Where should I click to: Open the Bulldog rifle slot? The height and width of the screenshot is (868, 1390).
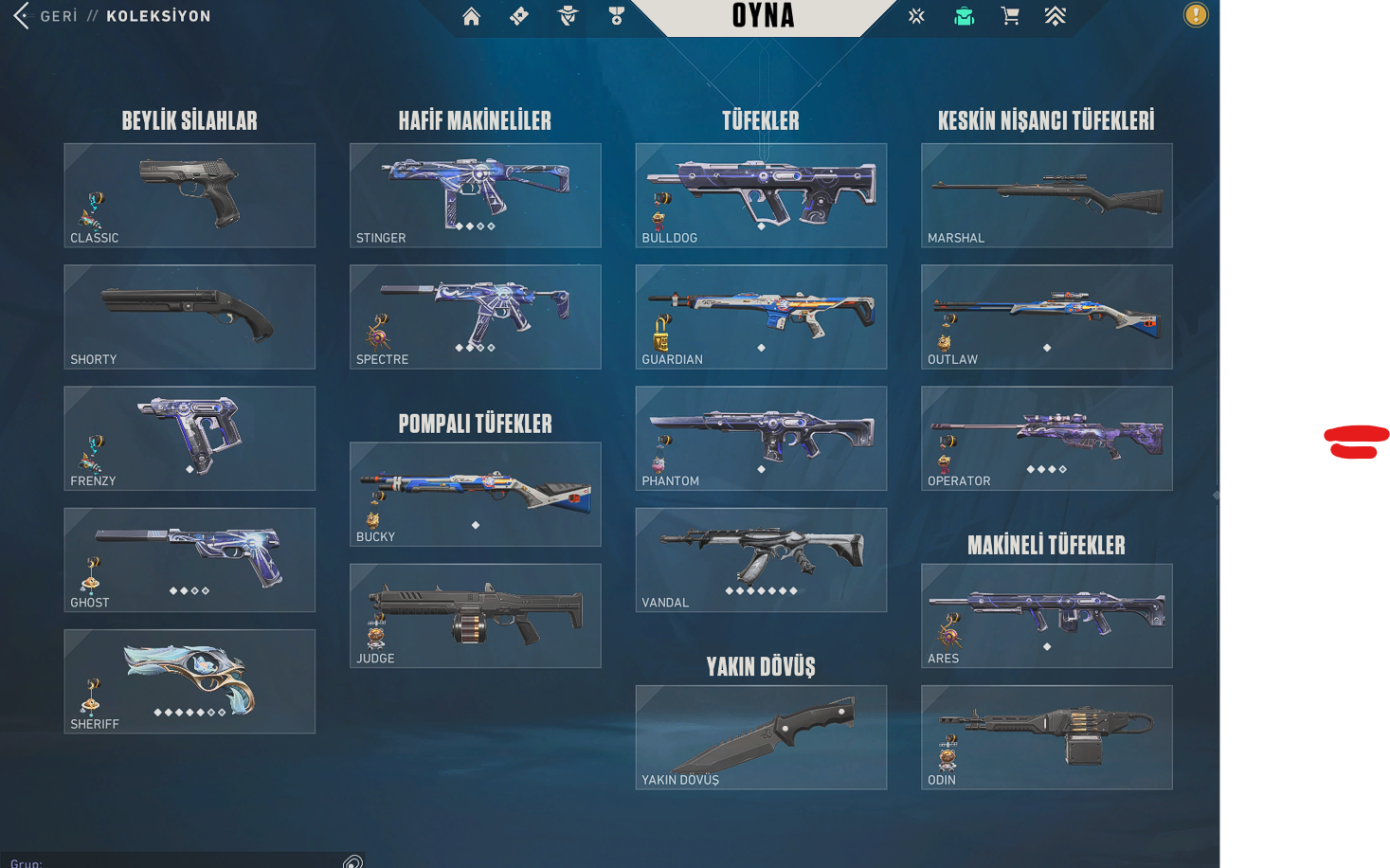pyautogui.click(x=761, y=195)
